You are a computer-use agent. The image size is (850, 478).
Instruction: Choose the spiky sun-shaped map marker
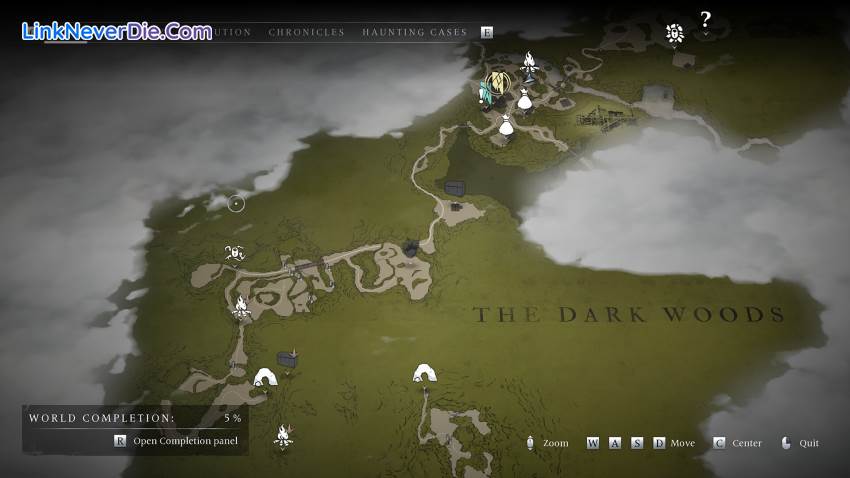click(675, 34)
